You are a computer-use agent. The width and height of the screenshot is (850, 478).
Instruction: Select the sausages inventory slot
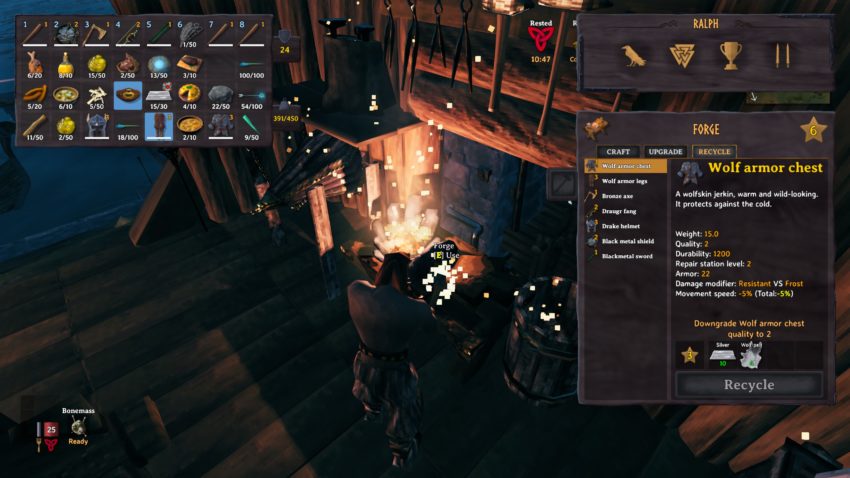[35, 95]
